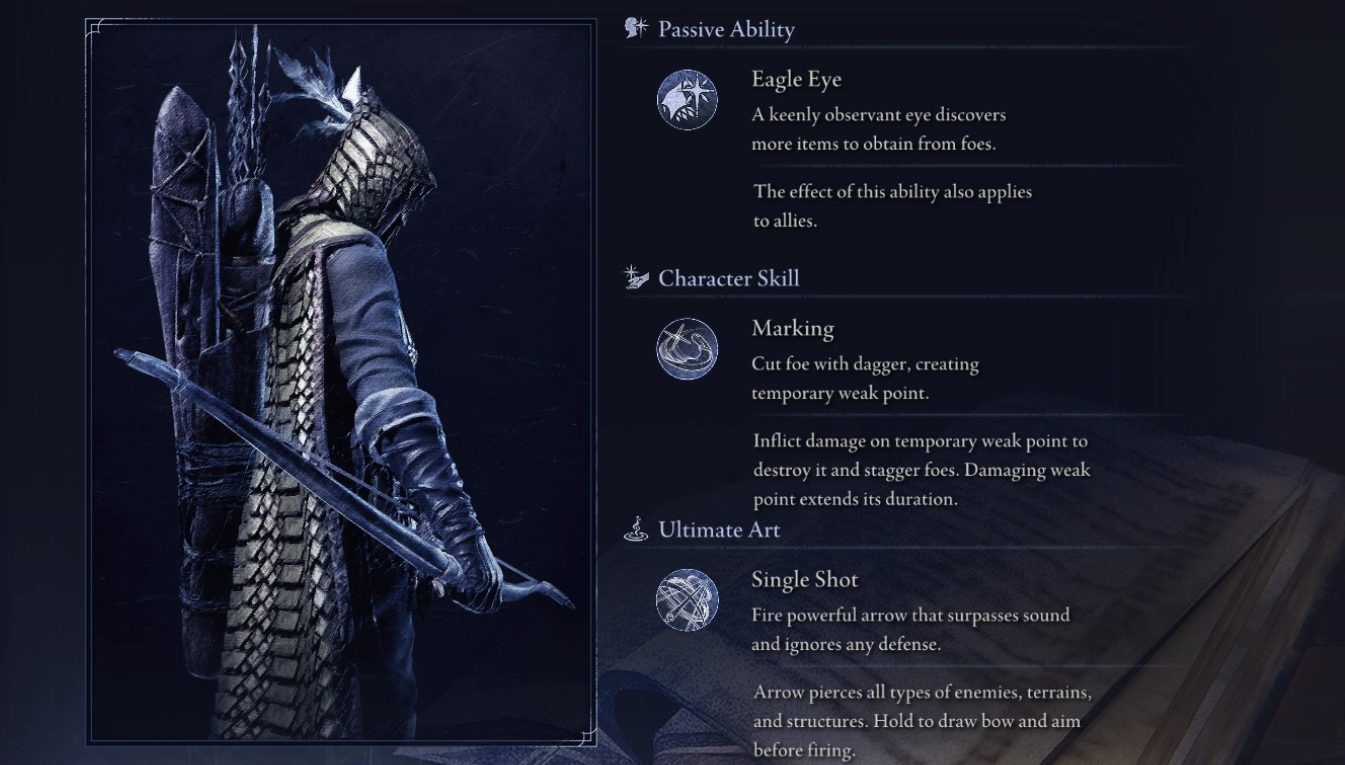Viewport: 1345px width, 765px height.
Task: Toggle visibility of the Marking skill details
Action: pyautogui.click(x=686, y=349)
